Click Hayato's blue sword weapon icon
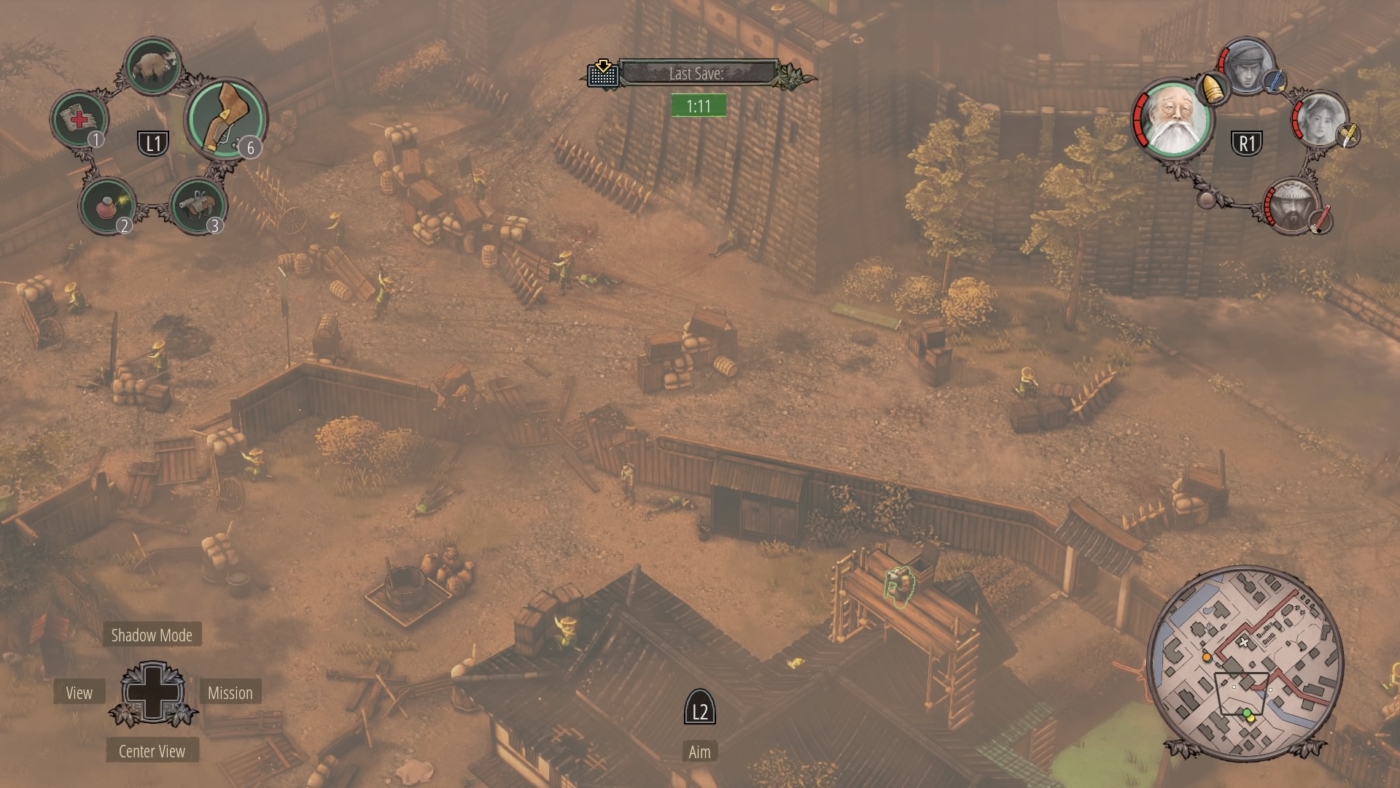The image size is (1400, 788). pyautogui.click(x=1274, y=81)
